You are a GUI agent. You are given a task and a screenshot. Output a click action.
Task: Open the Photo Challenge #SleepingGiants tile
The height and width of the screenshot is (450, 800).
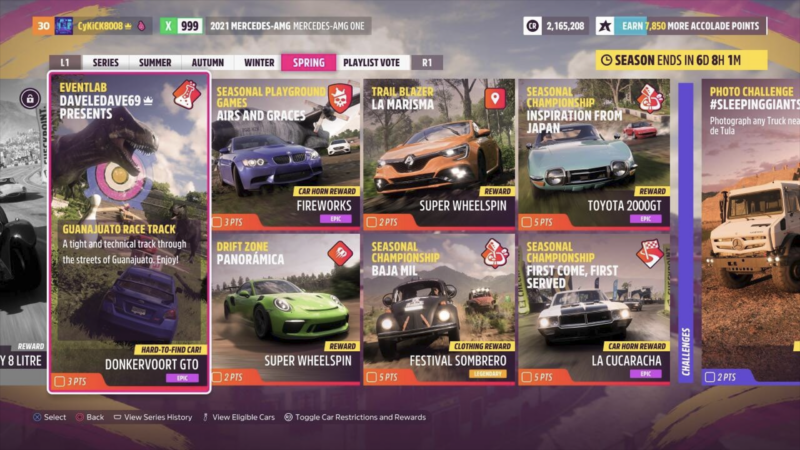click(x=750, y=232)
